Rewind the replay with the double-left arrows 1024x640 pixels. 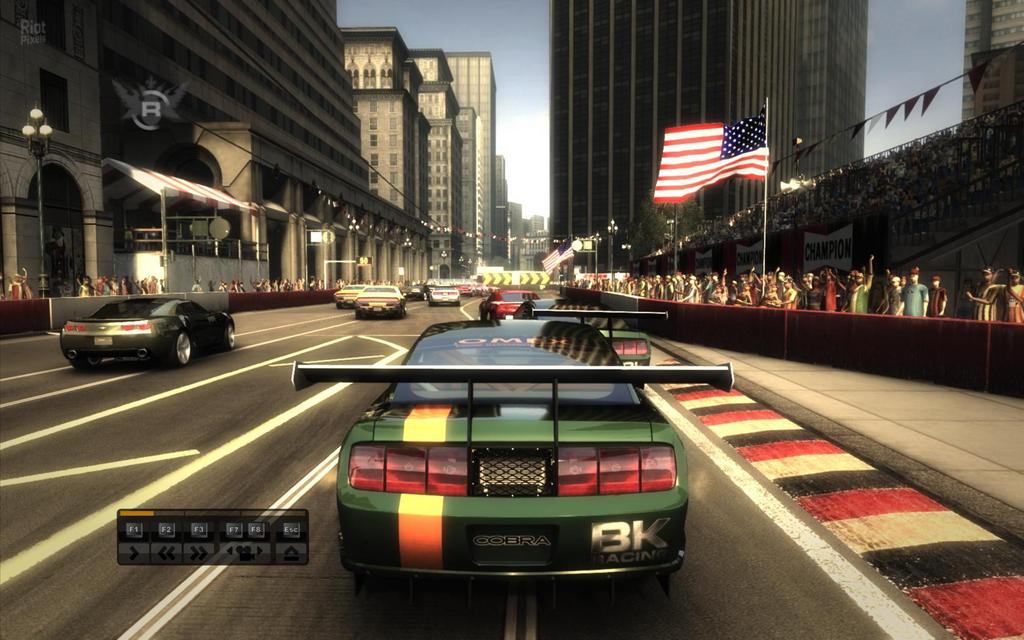(167, 551)
